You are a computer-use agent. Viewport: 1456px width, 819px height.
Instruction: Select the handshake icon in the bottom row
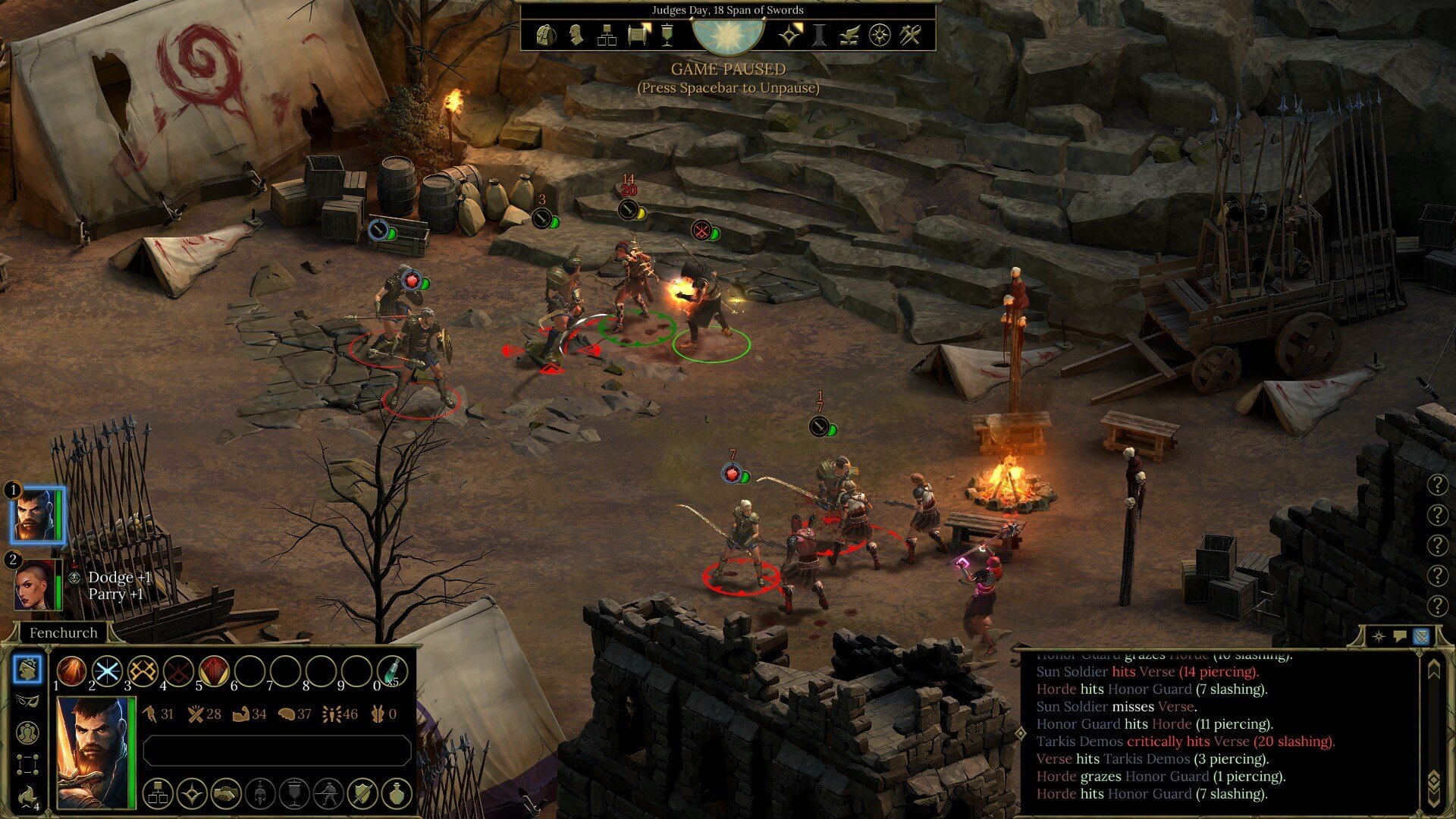226,794
